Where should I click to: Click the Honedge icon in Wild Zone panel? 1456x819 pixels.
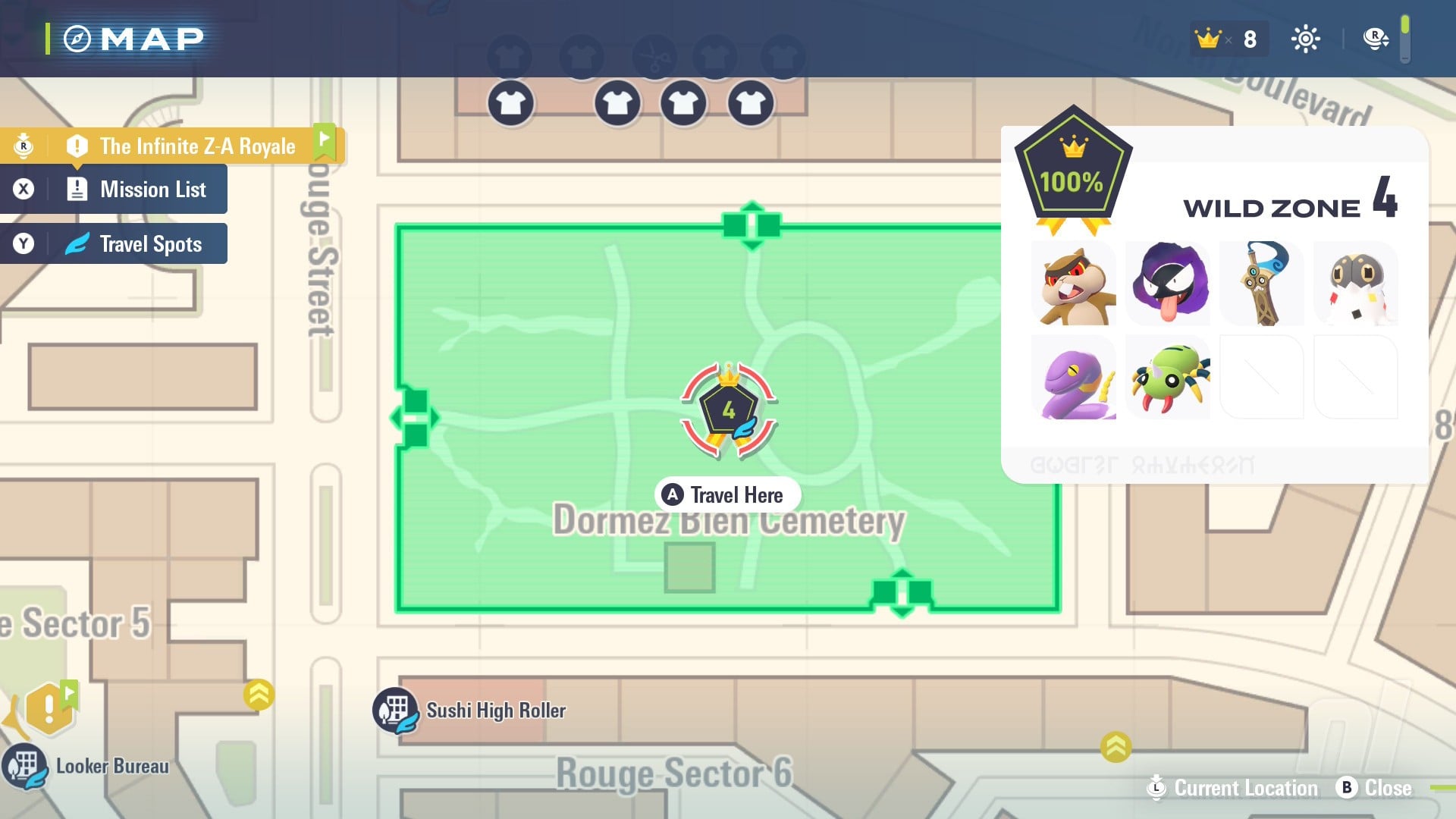(x=1262, y=283)
